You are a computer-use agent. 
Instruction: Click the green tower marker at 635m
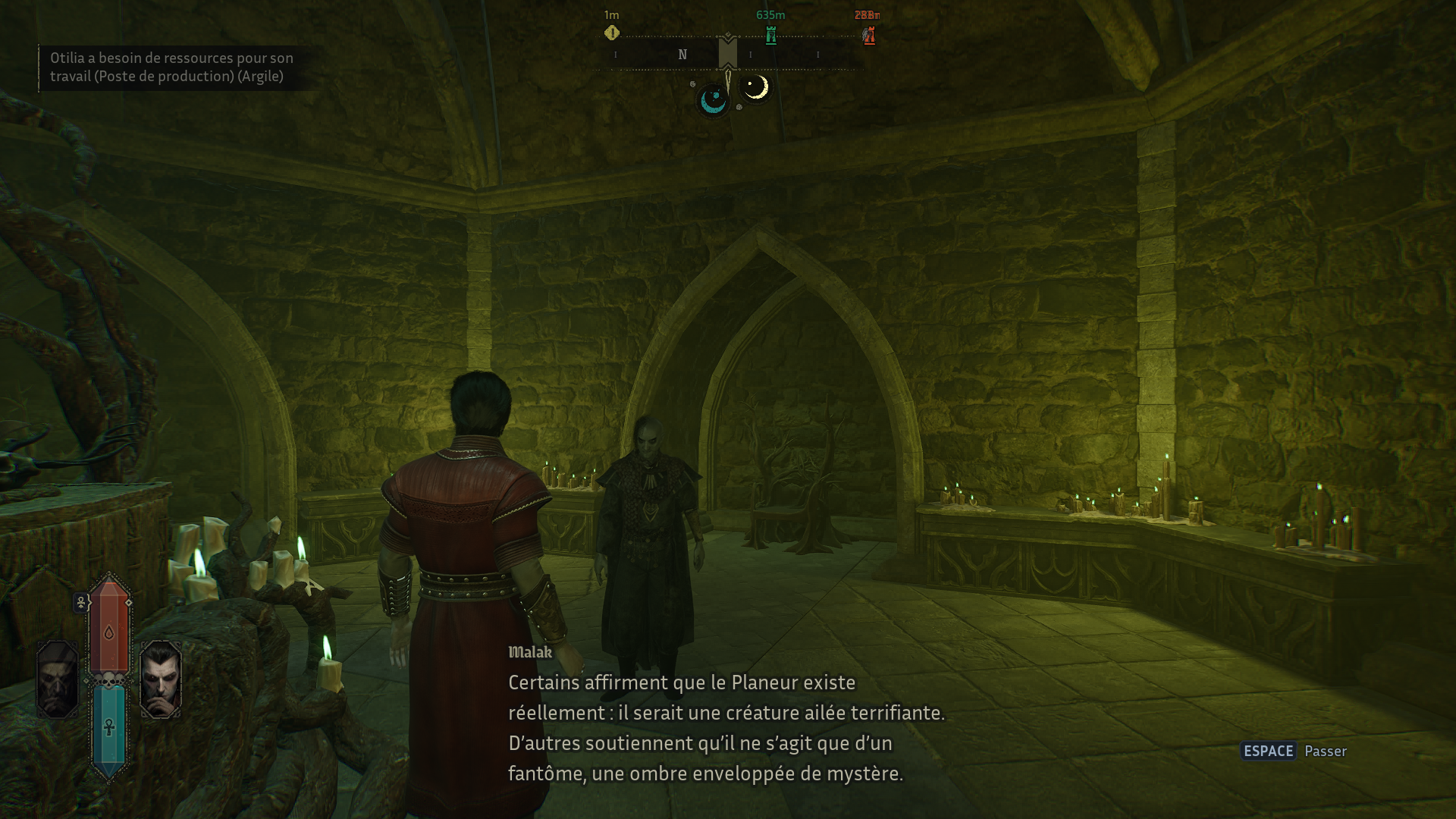pyautogui.click(x=770, y=35)
